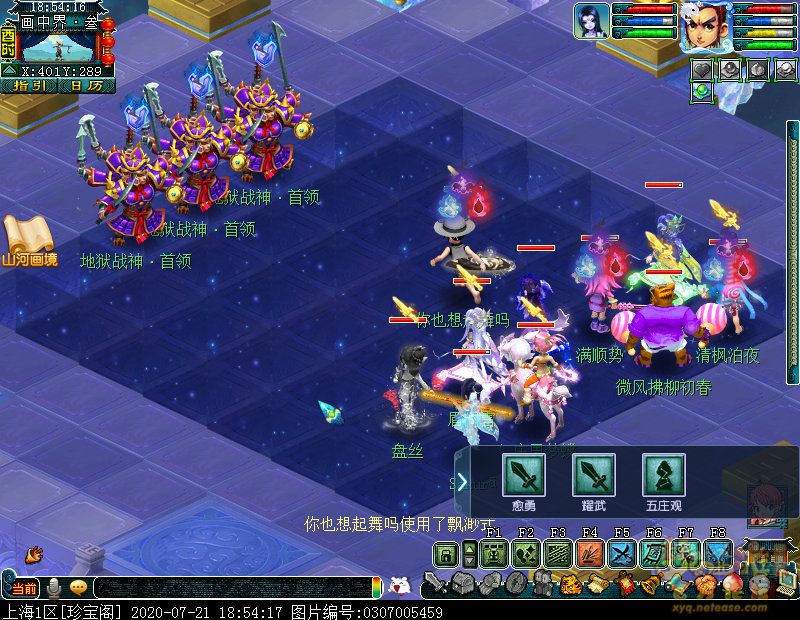Click the 画中界 minimap thumbnail
Screen dimensions: 800x620
coord(59,46)
